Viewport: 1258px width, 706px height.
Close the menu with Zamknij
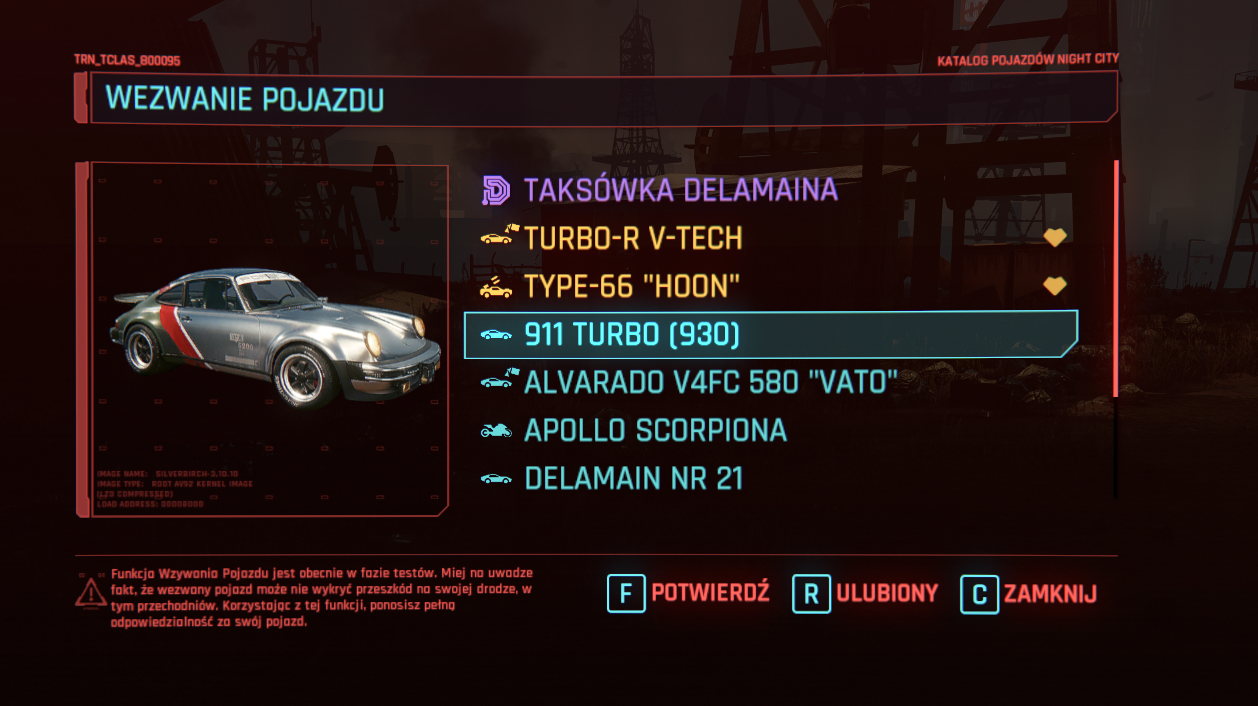pyautogui.click(x=1029, y=593)
